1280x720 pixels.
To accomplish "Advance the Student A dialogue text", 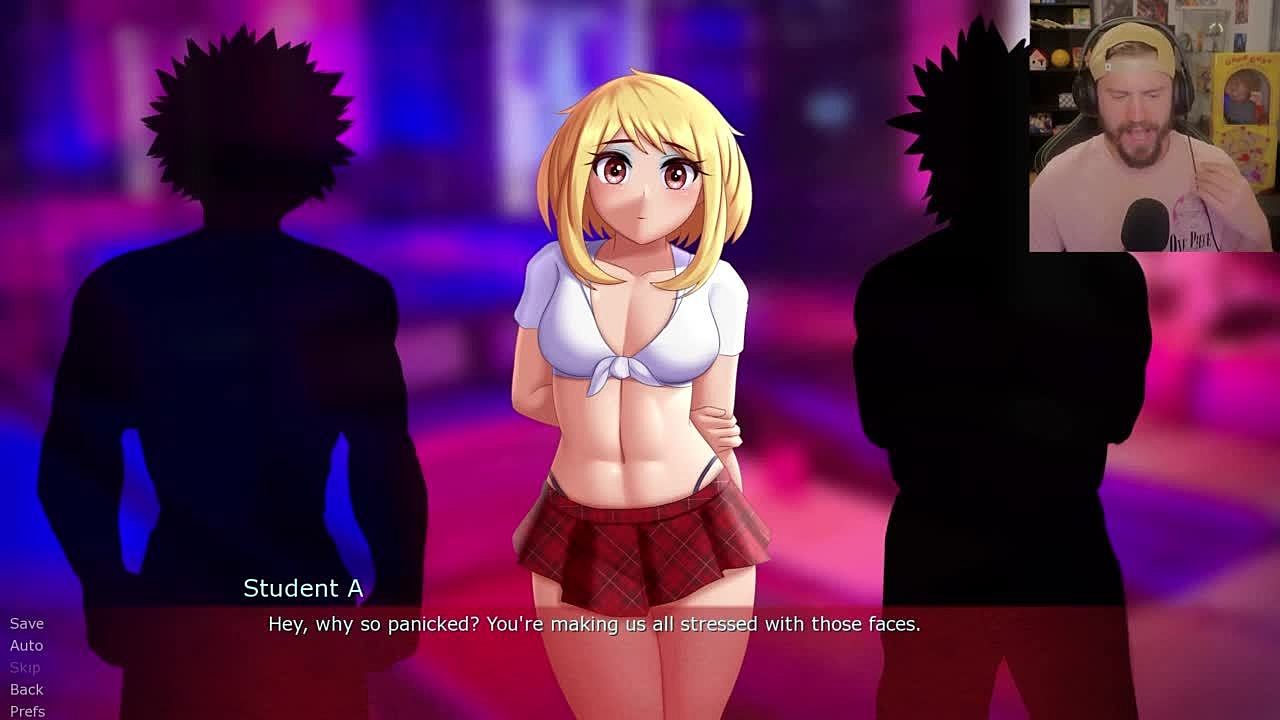I will (594, 624).
